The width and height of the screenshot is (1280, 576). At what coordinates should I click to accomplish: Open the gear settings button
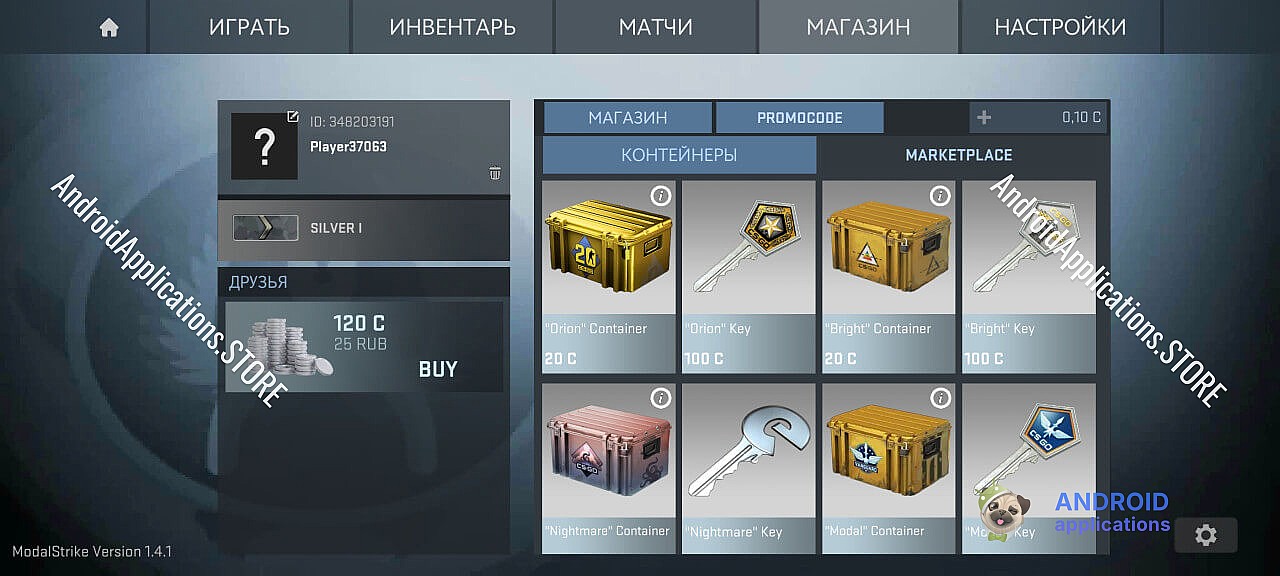click(1205, 535)
